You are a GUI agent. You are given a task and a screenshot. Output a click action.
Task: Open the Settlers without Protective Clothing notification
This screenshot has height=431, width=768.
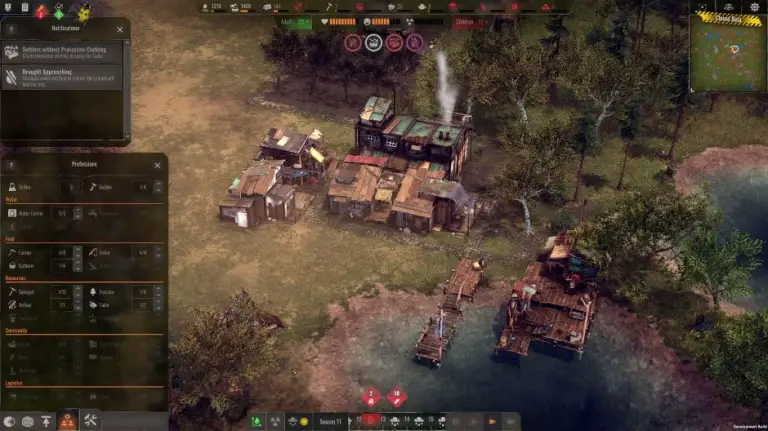click(62, 52)
